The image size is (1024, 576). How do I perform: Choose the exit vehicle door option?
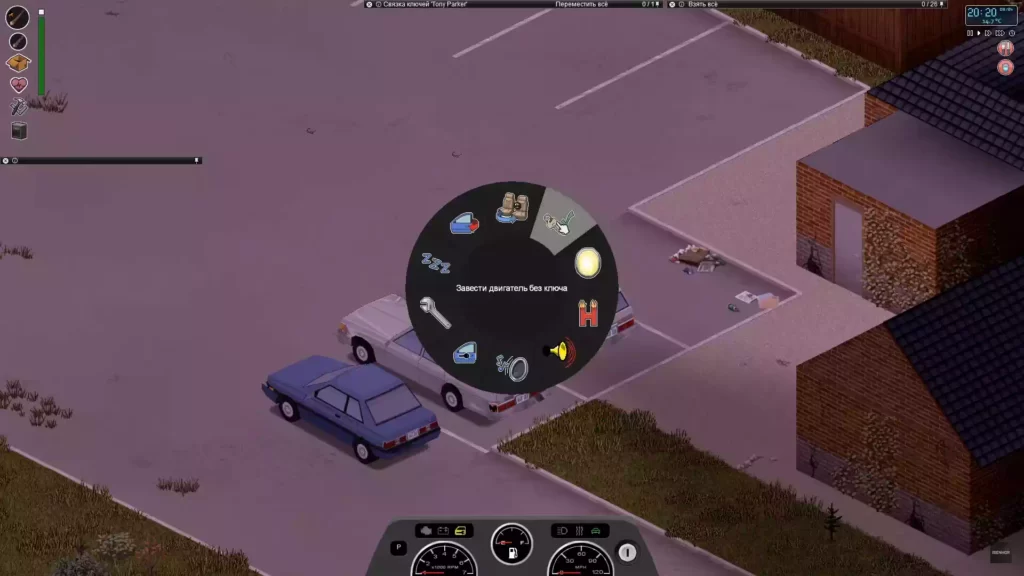click(464, 223)
